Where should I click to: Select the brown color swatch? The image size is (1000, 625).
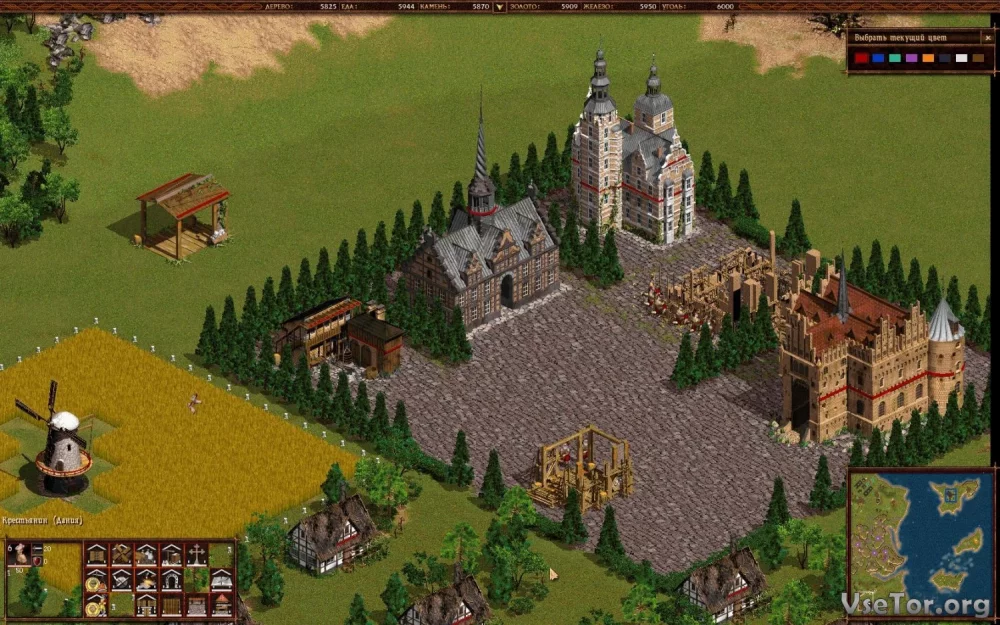(978, 58)
